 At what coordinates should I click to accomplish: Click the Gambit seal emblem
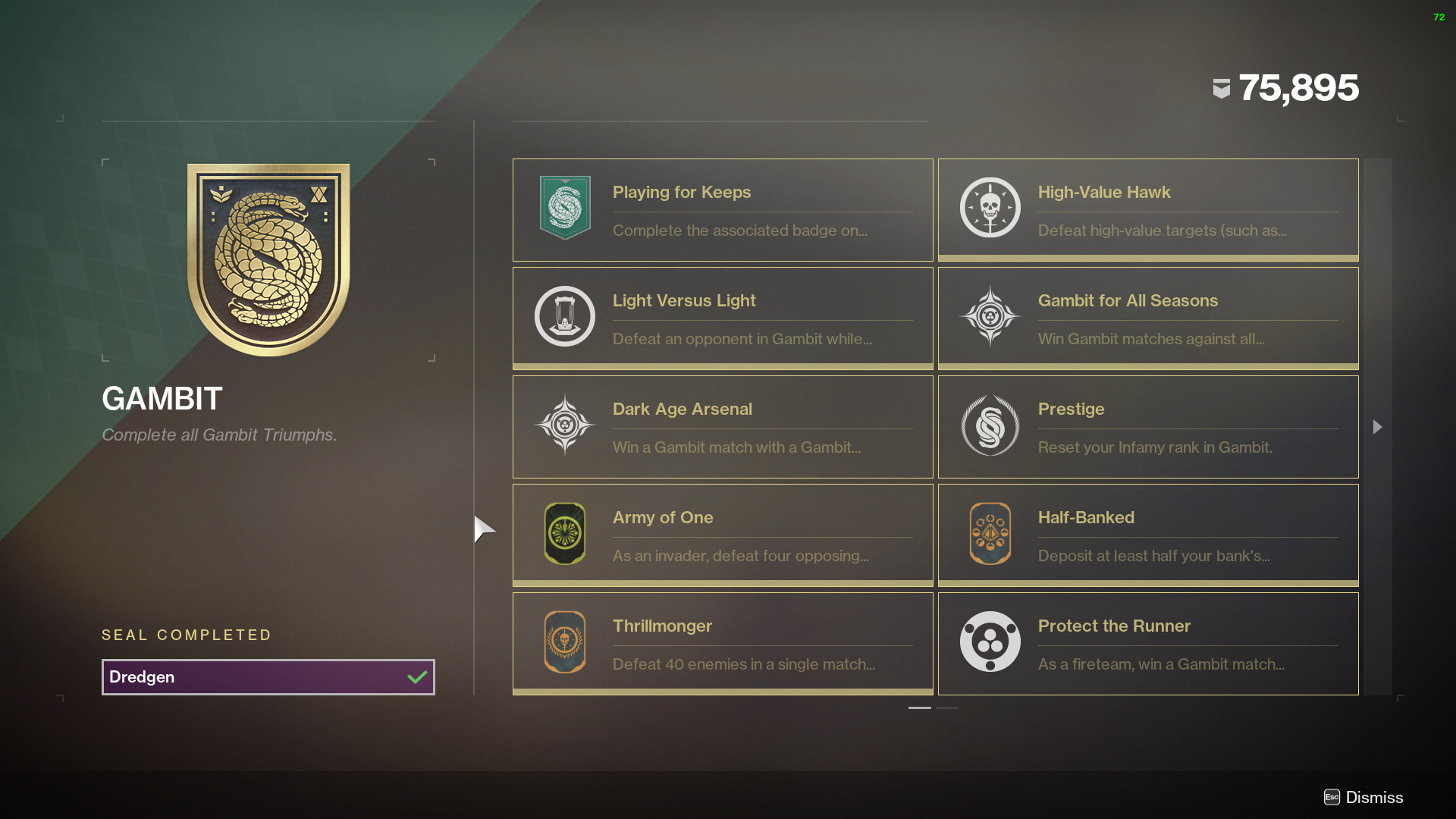(x=268, y=259)
